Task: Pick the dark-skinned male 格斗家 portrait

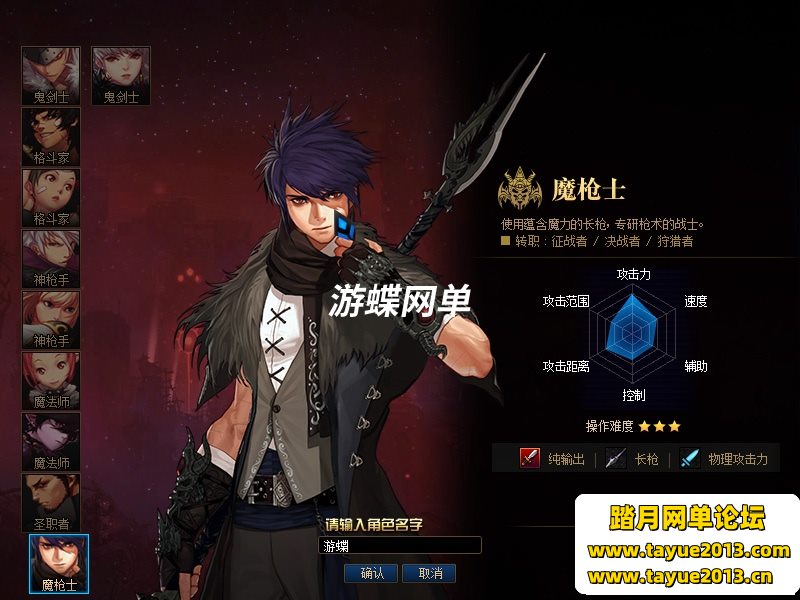Action: [x=51, y=137]
